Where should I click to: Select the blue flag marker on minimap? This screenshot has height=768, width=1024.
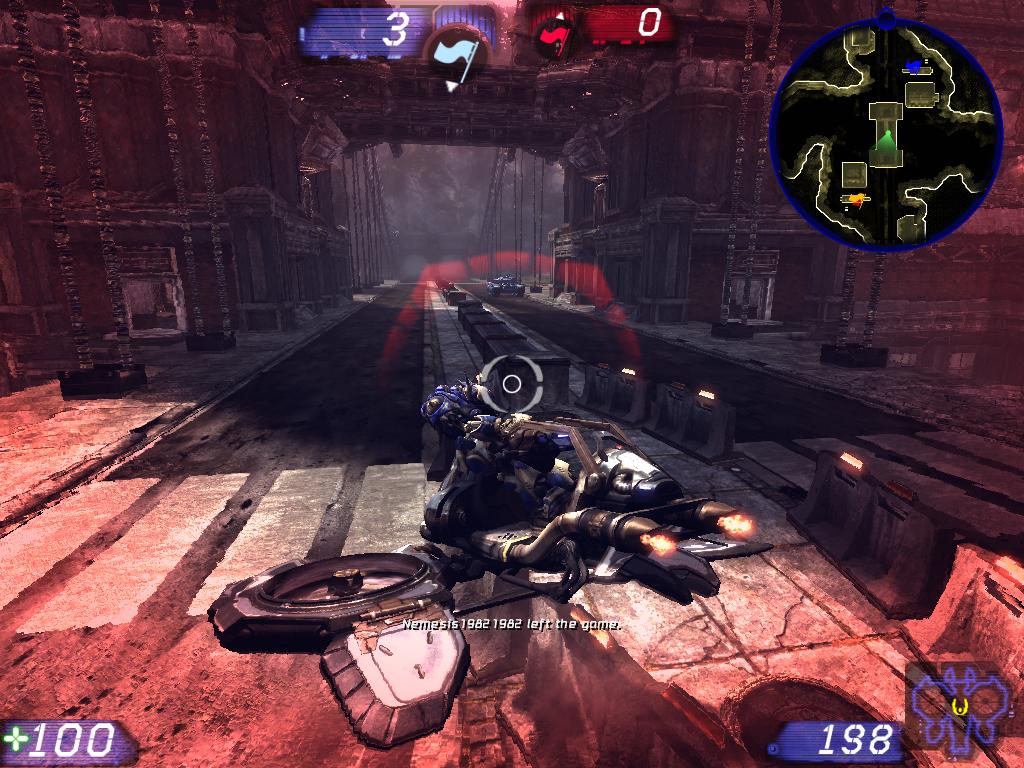(914, 66)
